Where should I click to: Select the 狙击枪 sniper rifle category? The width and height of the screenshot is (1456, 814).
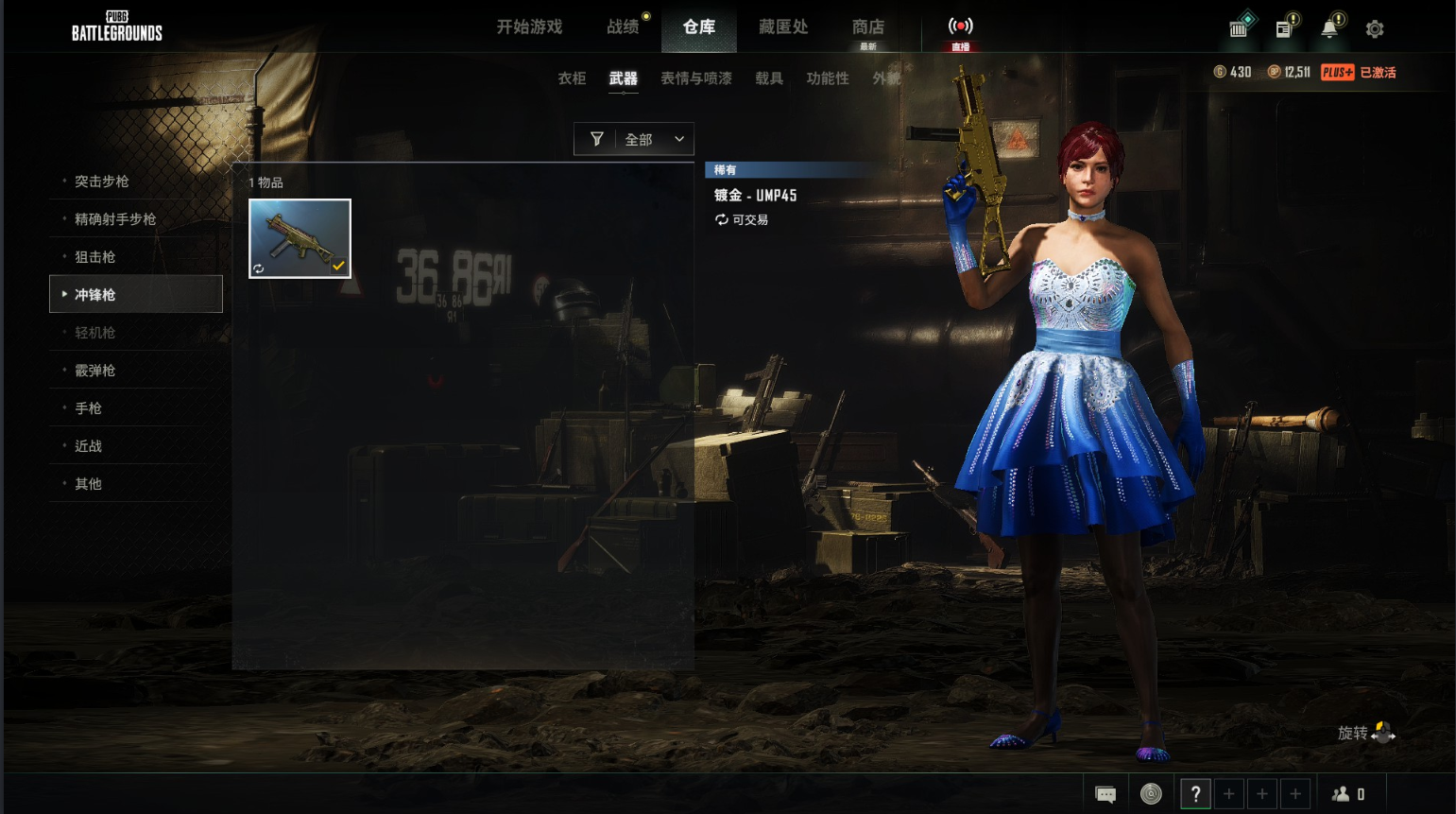(95, 257)
